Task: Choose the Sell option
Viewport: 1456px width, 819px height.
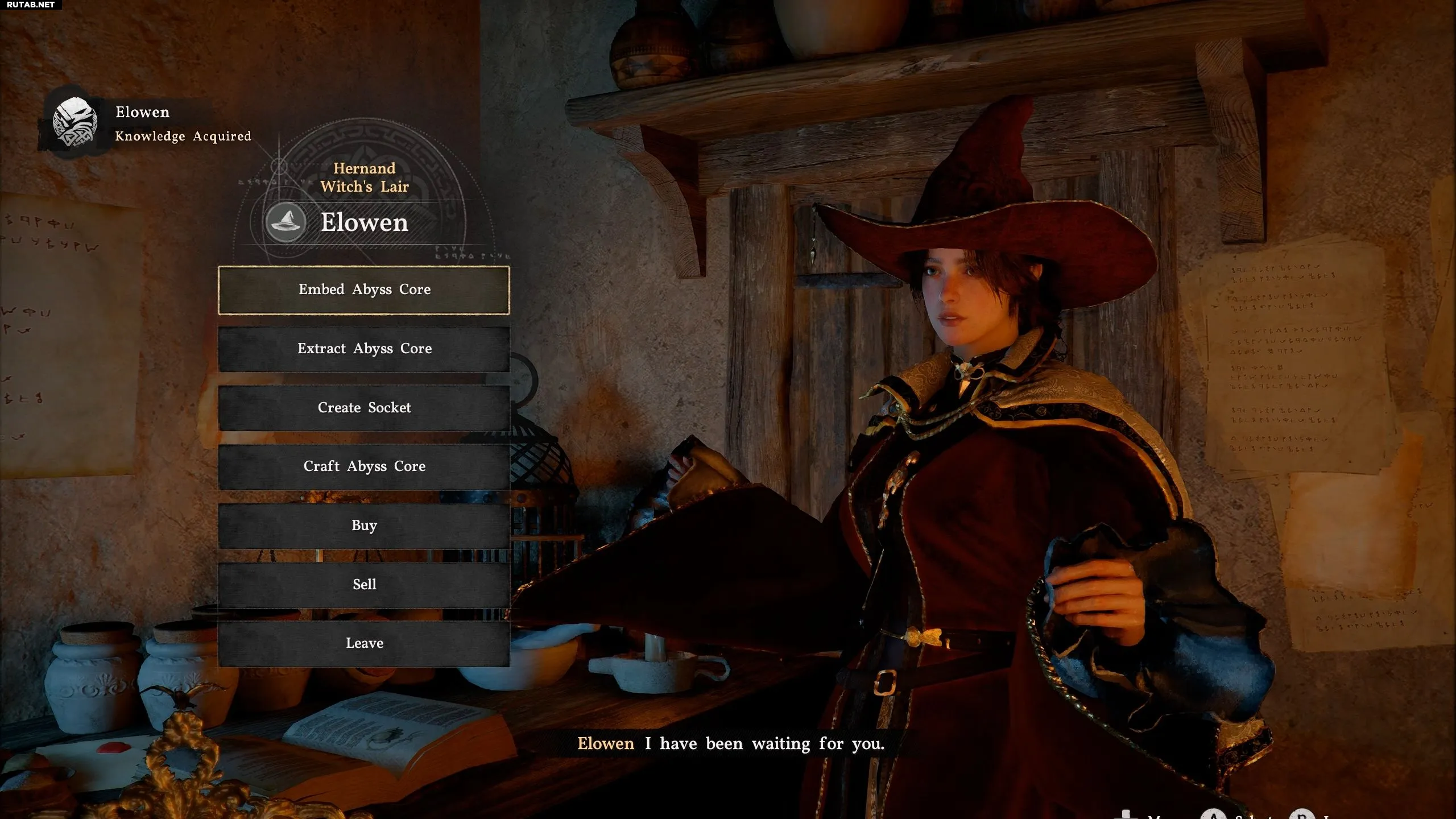Action: [x=364, y=585]
